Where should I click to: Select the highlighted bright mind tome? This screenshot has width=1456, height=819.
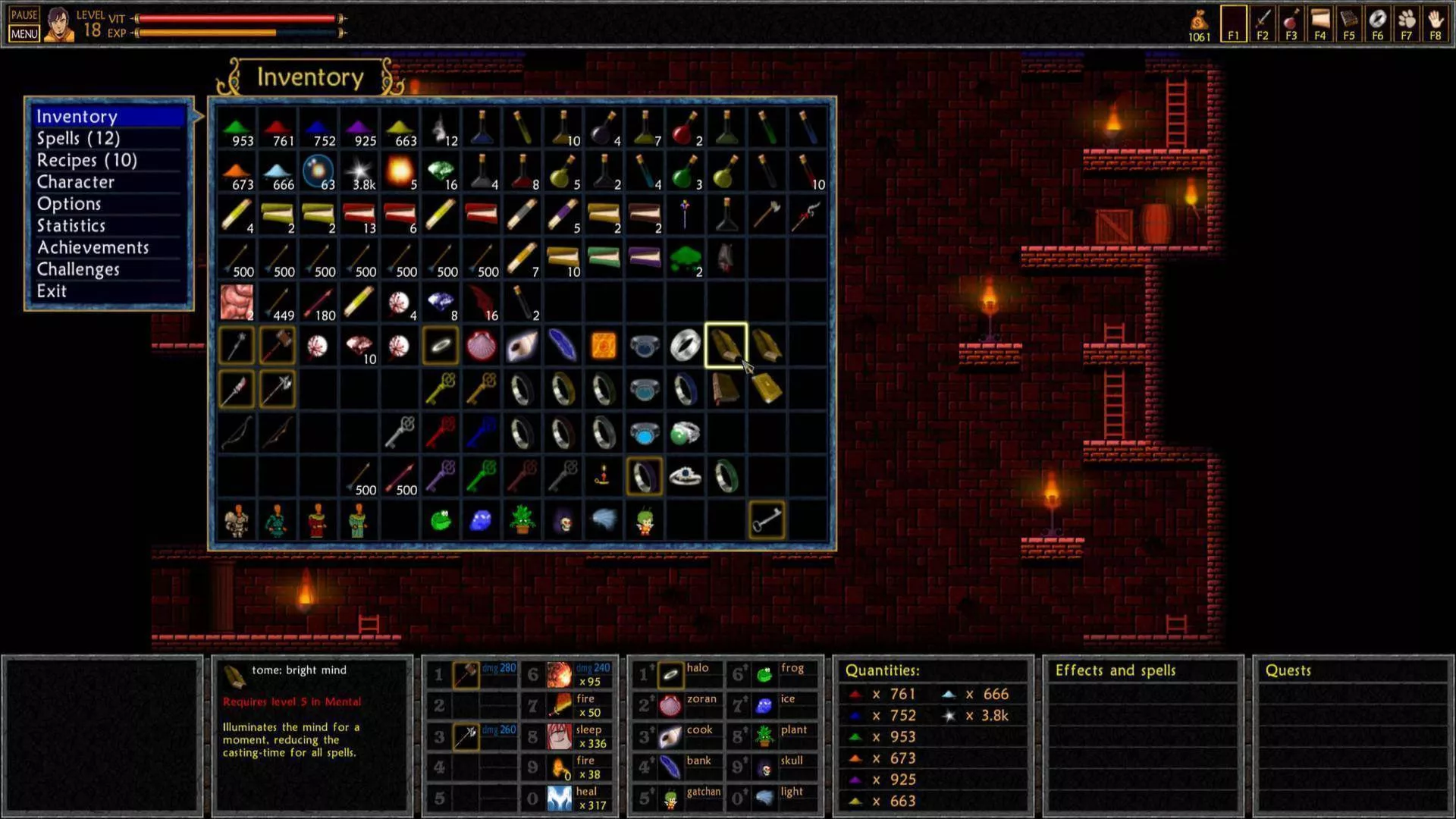(726, 346)
